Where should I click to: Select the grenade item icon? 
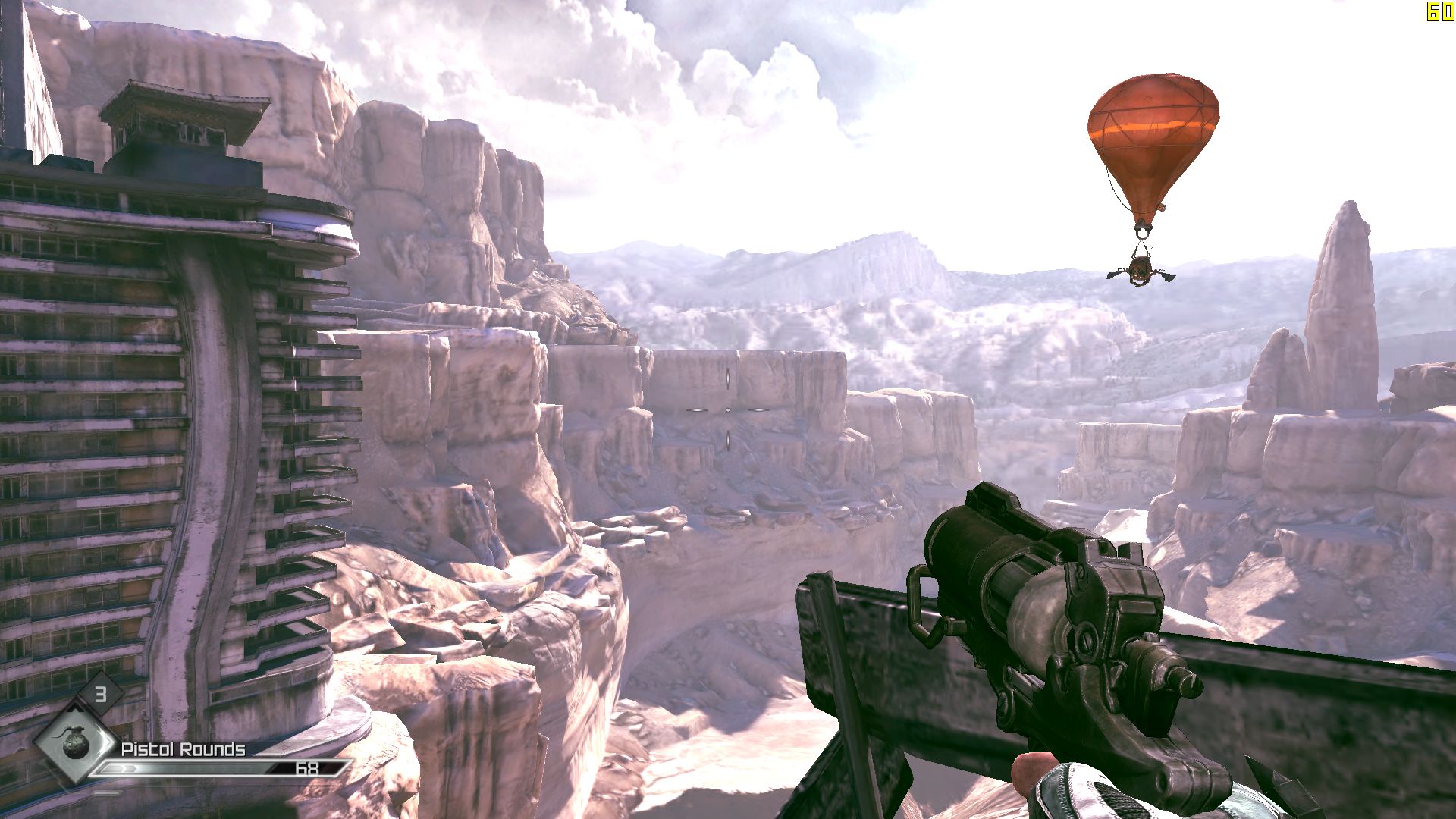click(75, 742)
